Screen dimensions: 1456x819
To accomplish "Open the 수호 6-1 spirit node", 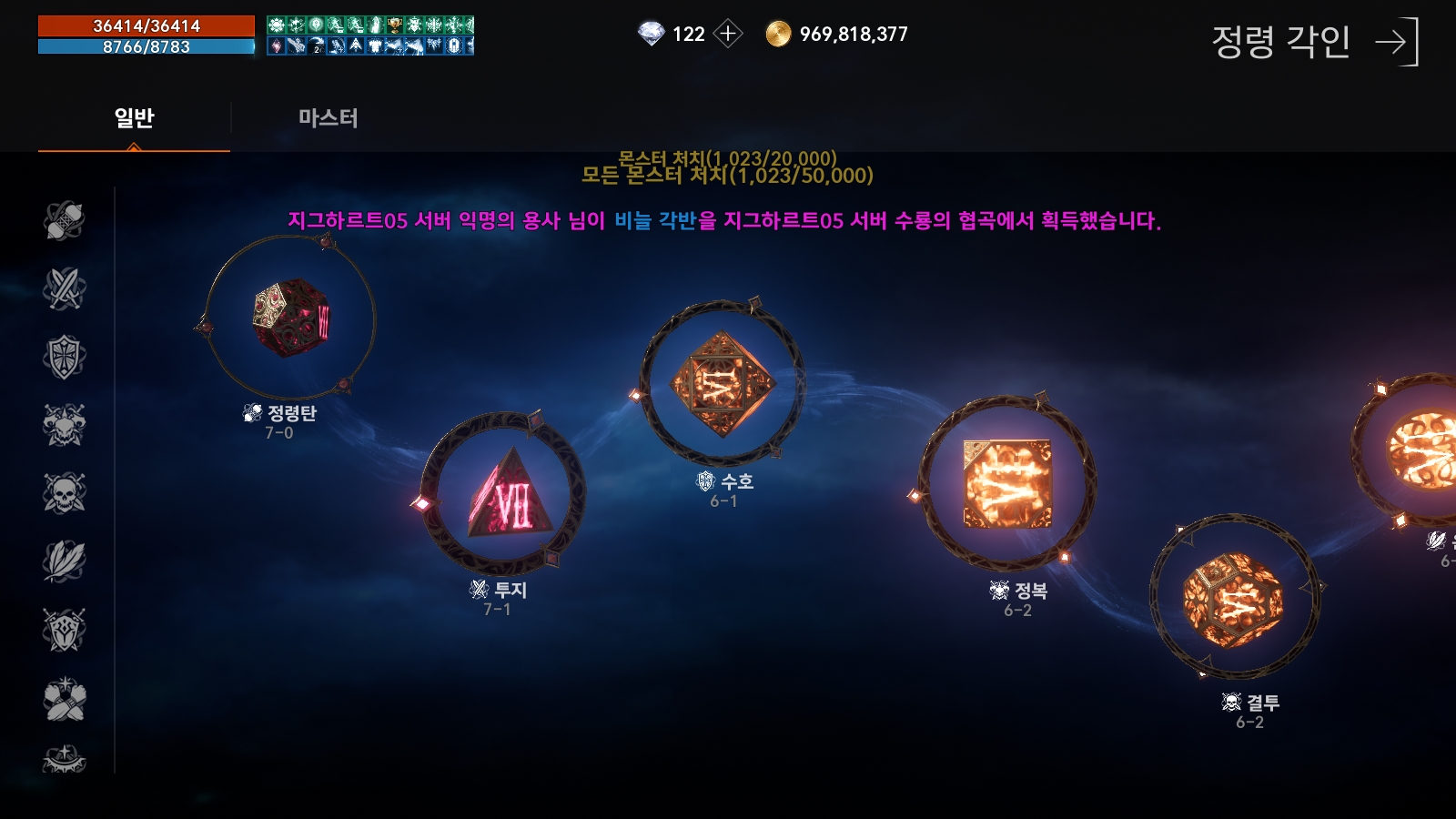I will click(722, 382).
